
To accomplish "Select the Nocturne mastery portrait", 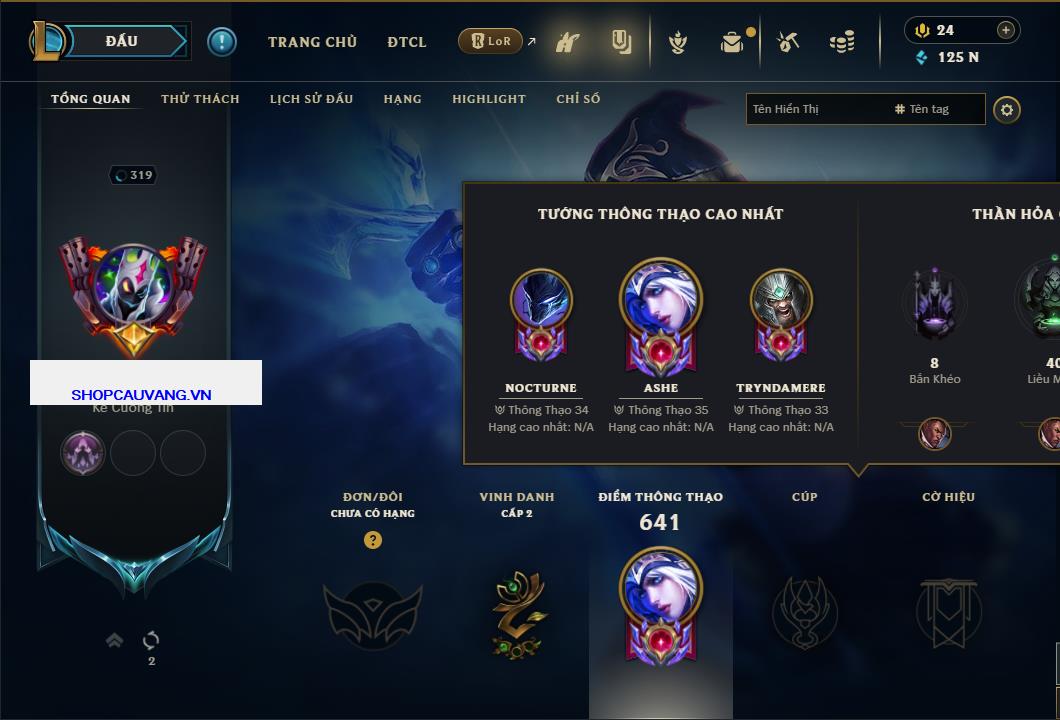I will click(541, 300).
